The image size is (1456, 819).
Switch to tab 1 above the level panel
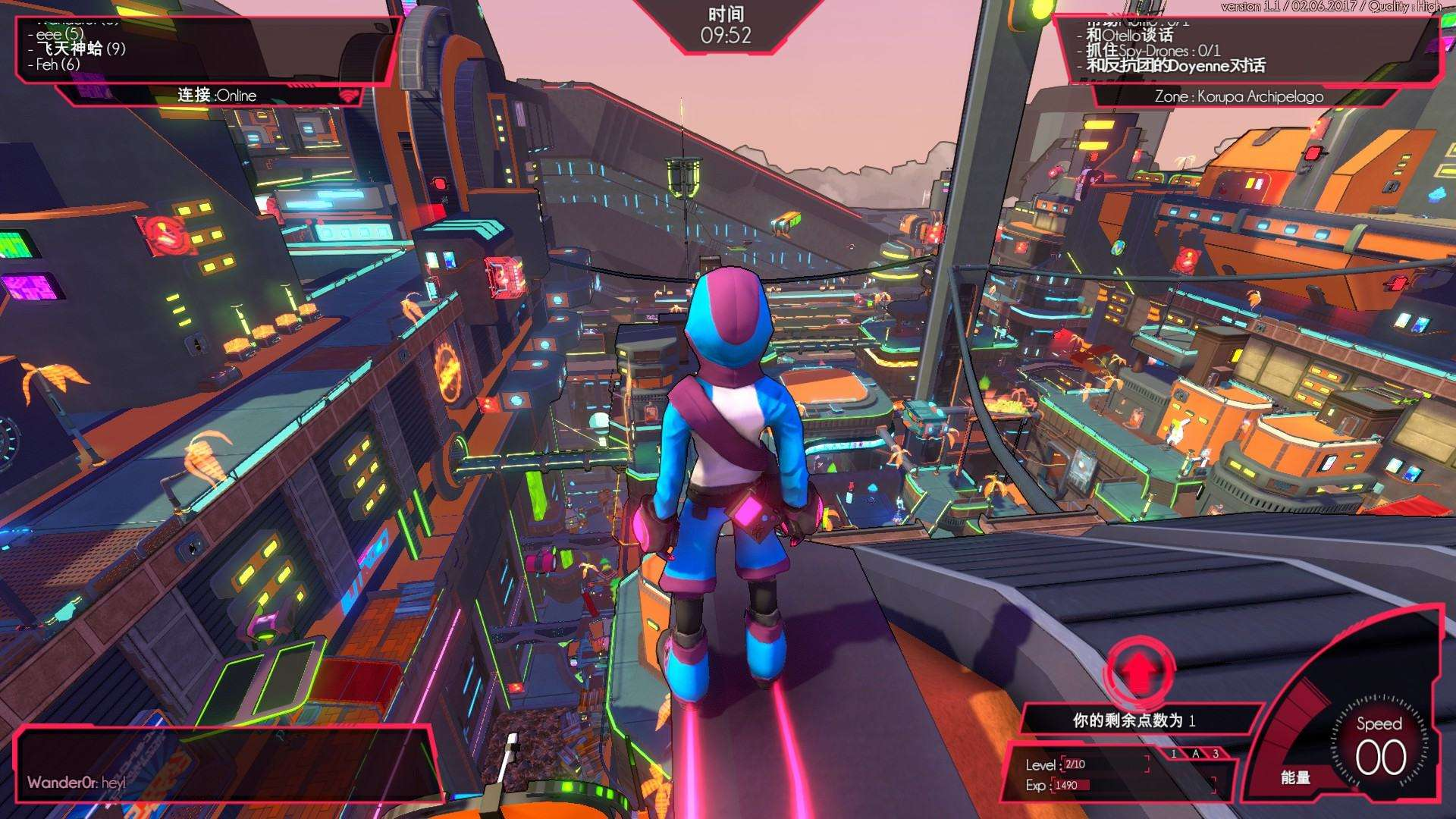pos(1174,754)
